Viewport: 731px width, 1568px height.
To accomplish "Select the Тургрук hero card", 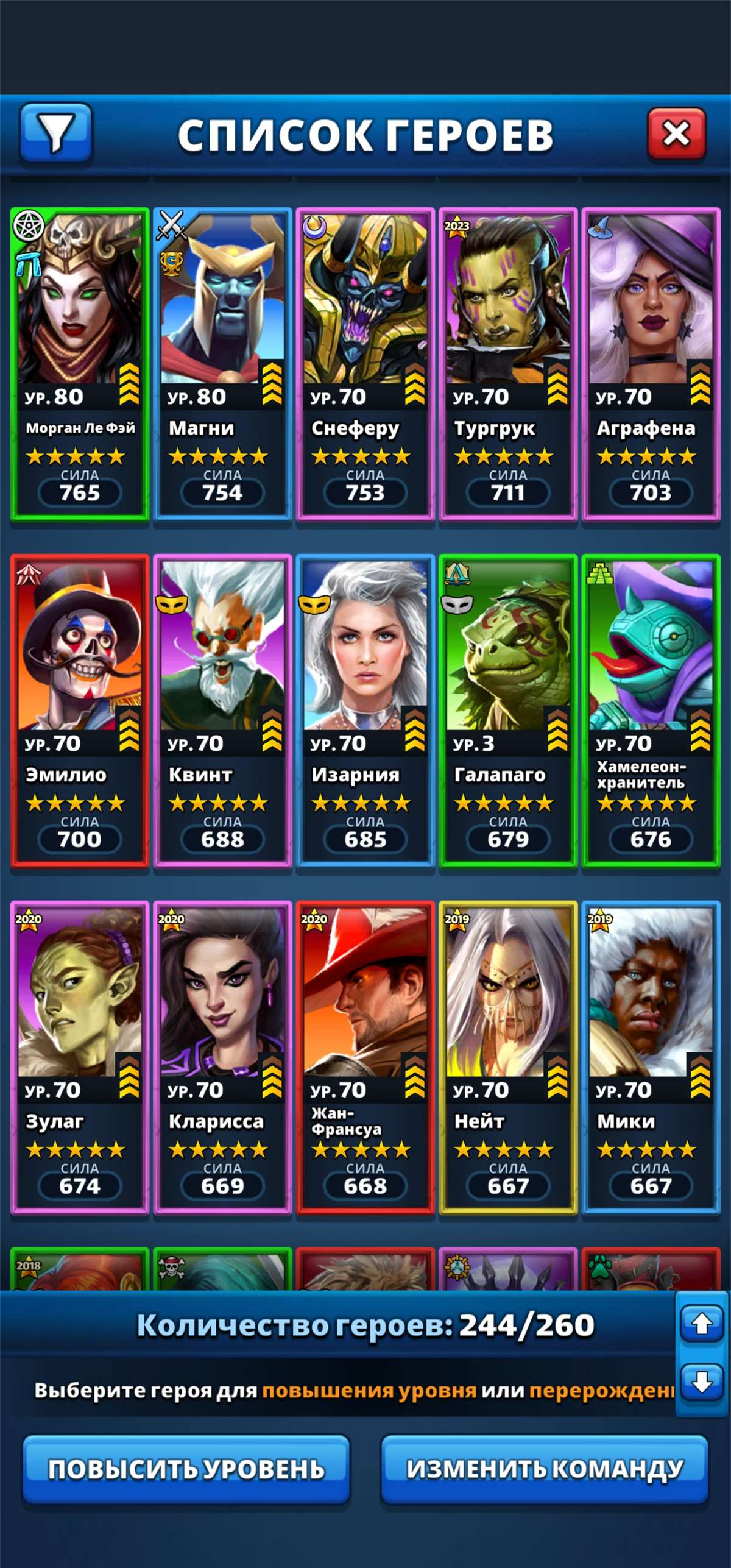I will [508, 364].
